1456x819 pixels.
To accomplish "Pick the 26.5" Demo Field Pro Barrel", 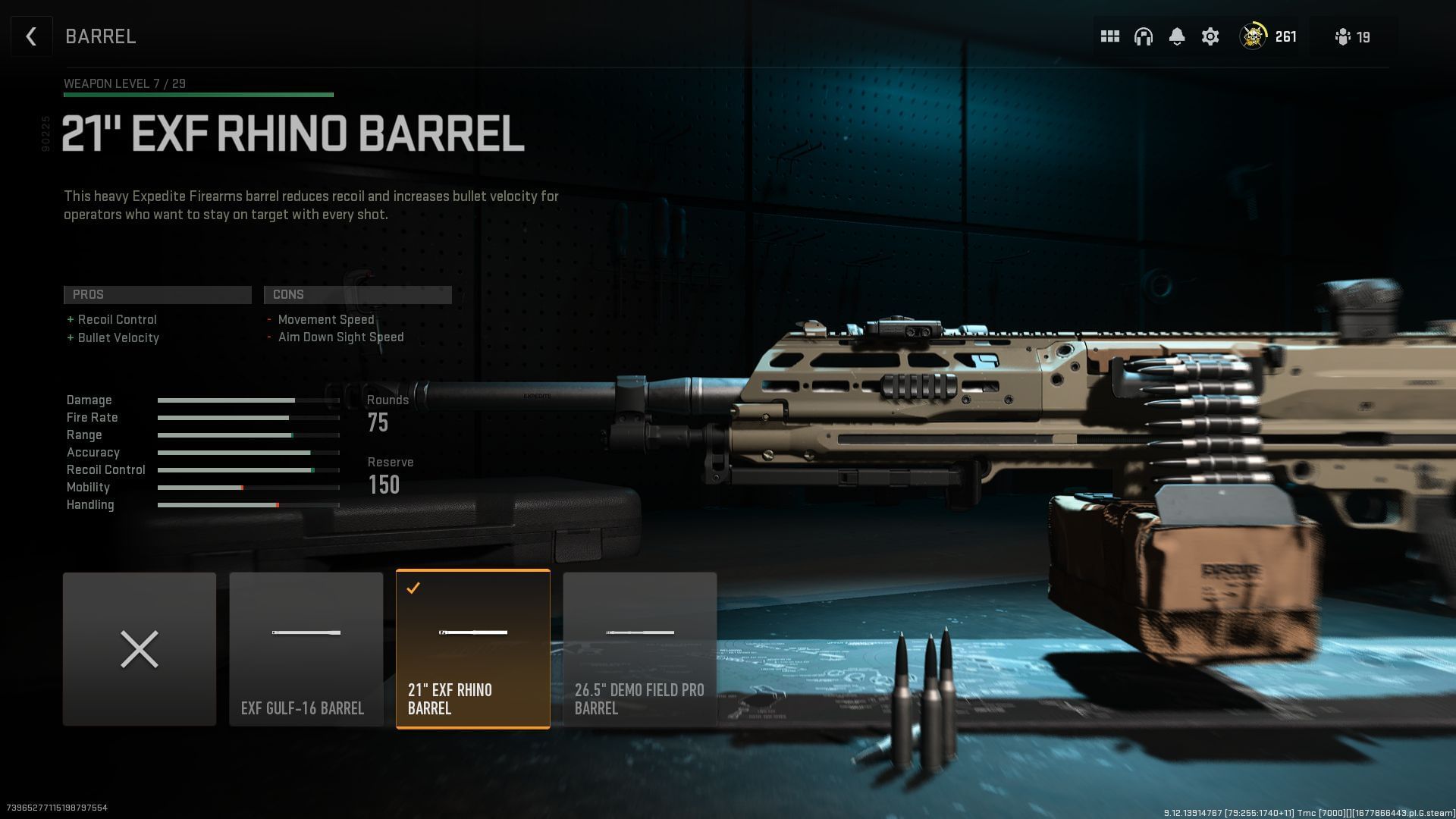I will click(640, 649).
